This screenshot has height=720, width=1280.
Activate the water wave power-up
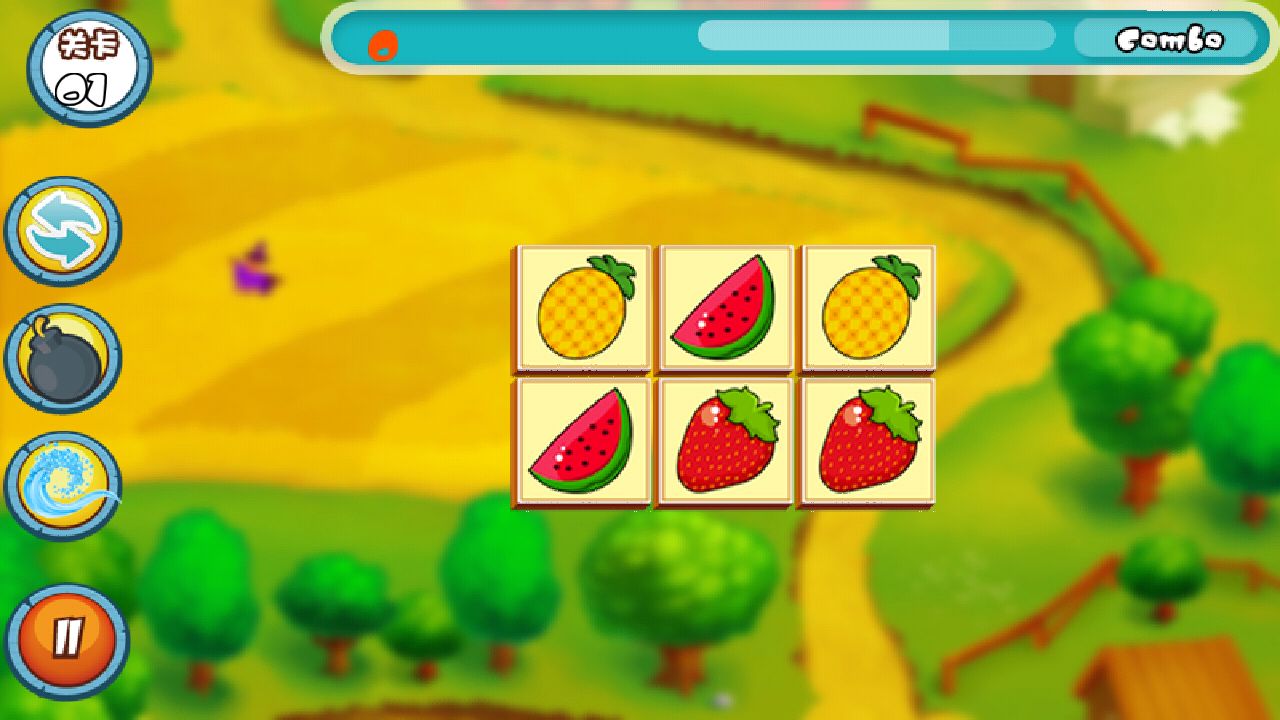coord(63,486)
